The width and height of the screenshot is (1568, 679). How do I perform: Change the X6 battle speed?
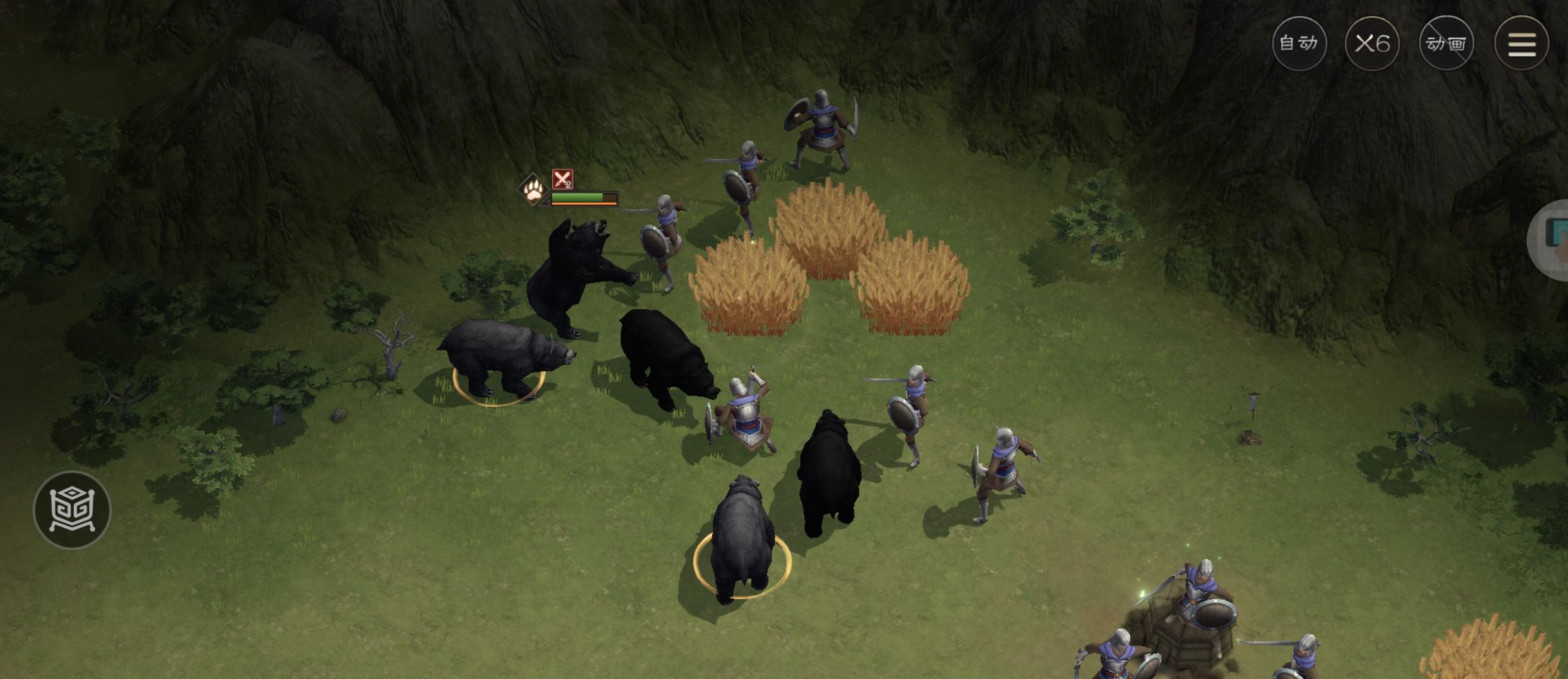point(1372,44)
